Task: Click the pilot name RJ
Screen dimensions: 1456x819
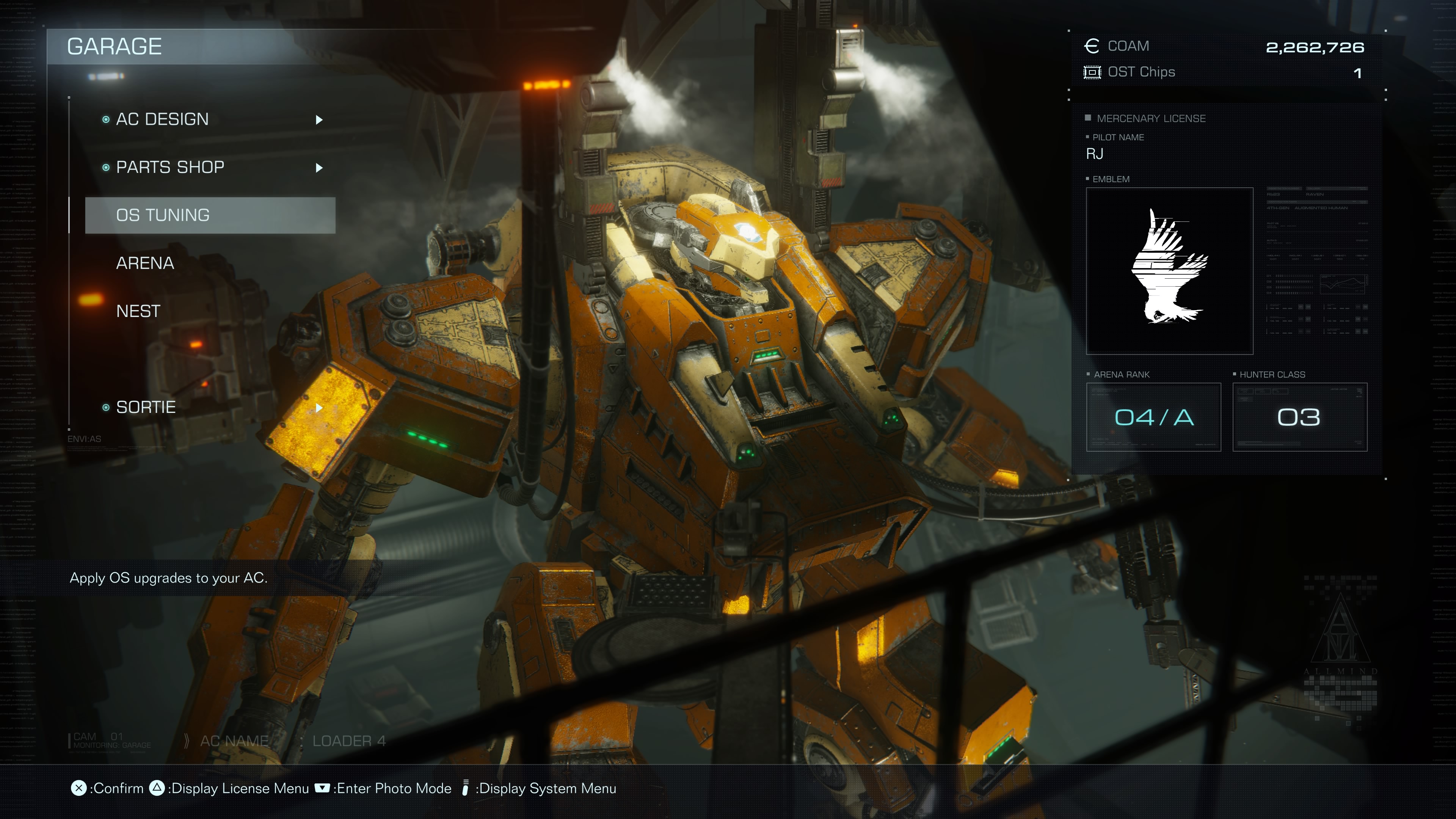Action: pos(1094,153)
